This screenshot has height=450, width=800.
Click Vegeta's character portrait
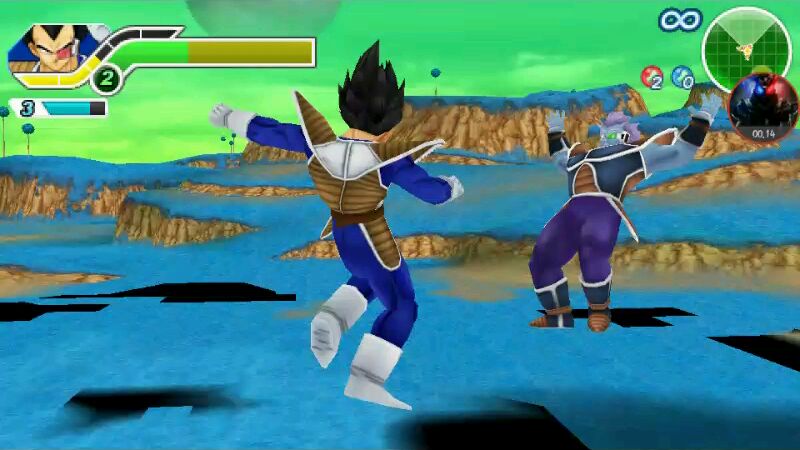pos(48,50)
